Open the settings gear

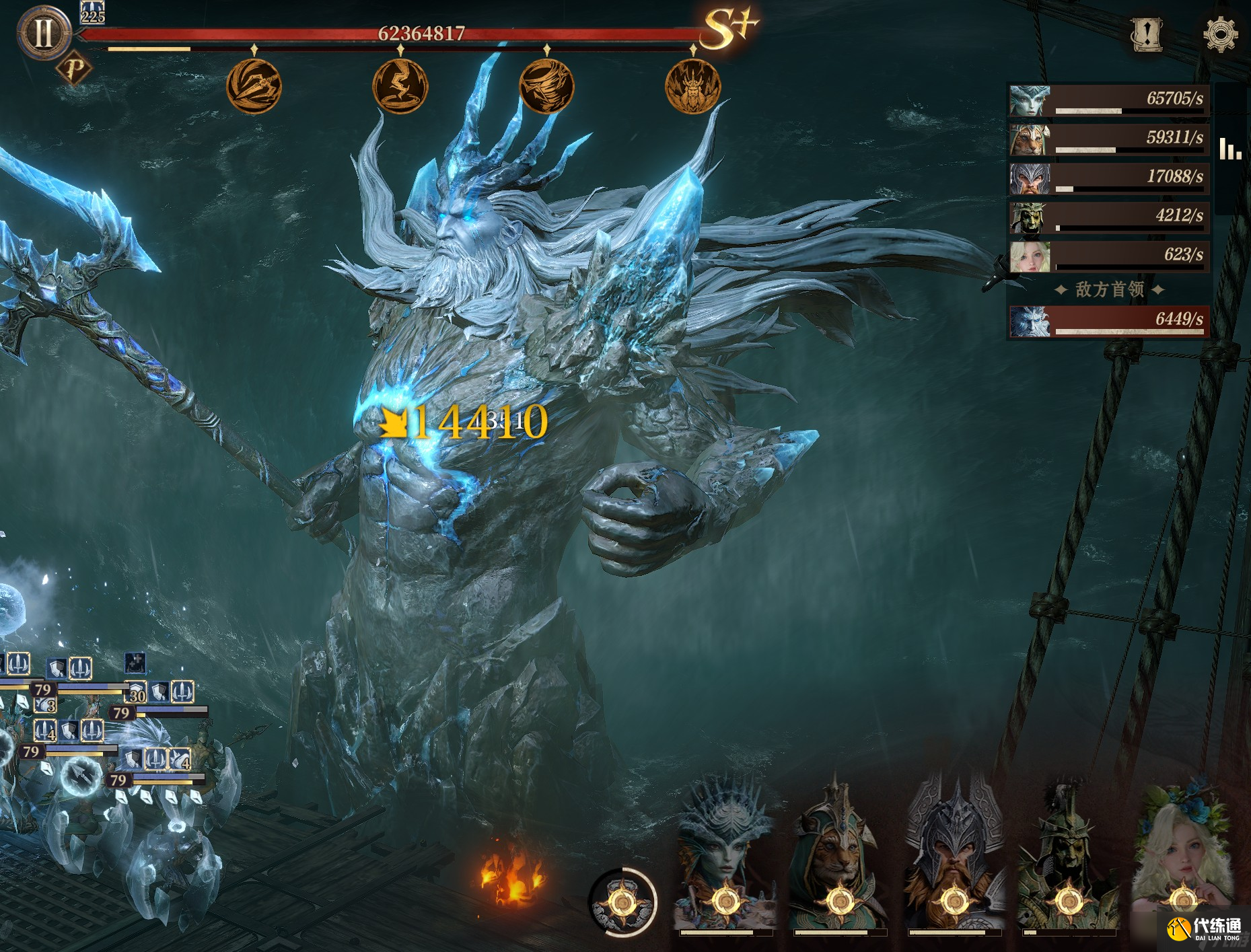click(x=1220, y=34)
